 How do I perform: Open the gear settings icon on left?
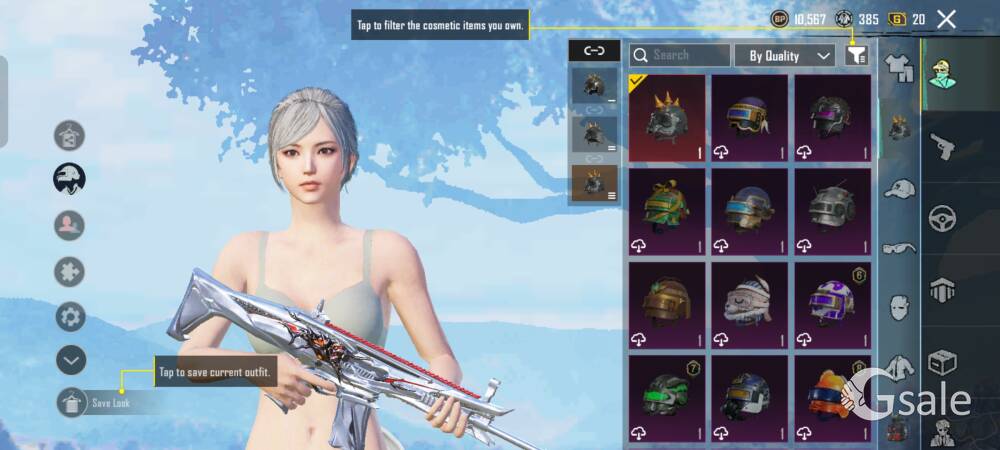(70, 317)
